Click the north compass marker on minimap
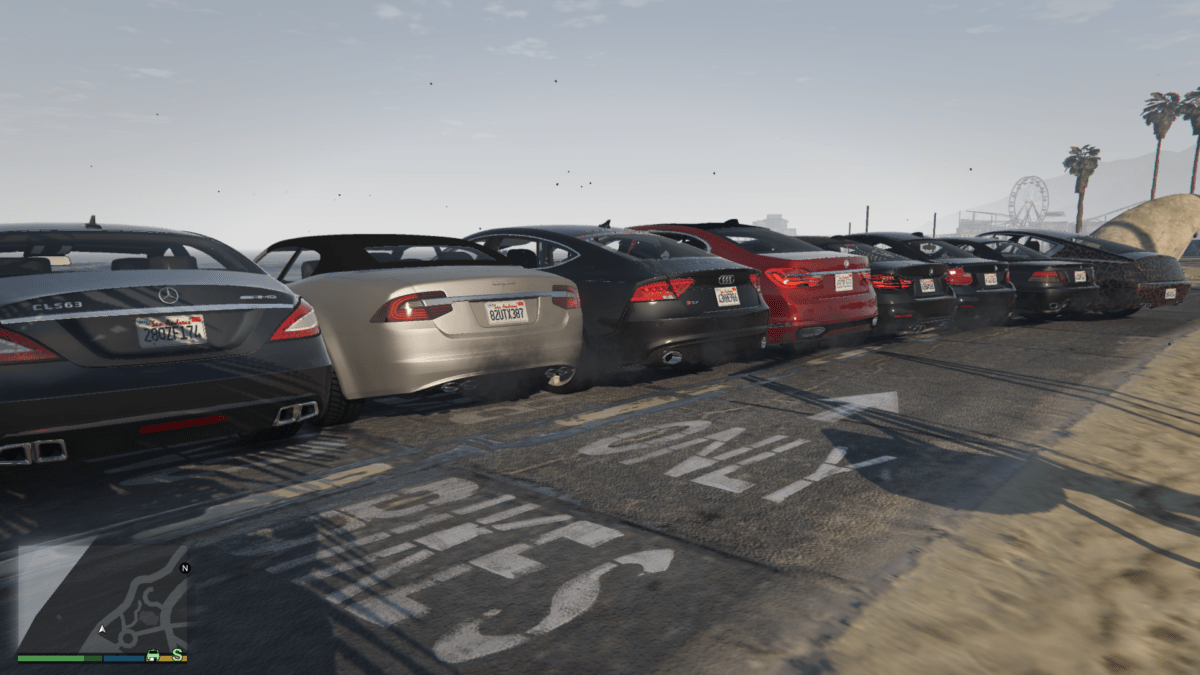 184,568
